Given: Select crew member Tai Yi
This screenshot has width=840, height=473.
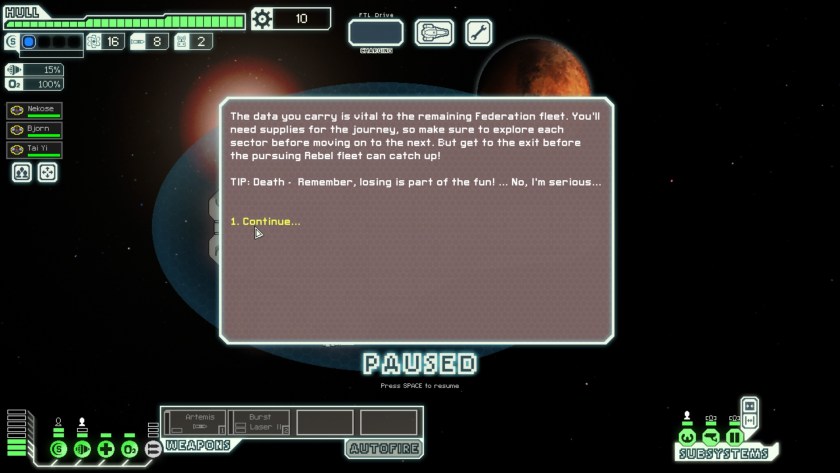Looking at the screenshot, I should (34, 150).
